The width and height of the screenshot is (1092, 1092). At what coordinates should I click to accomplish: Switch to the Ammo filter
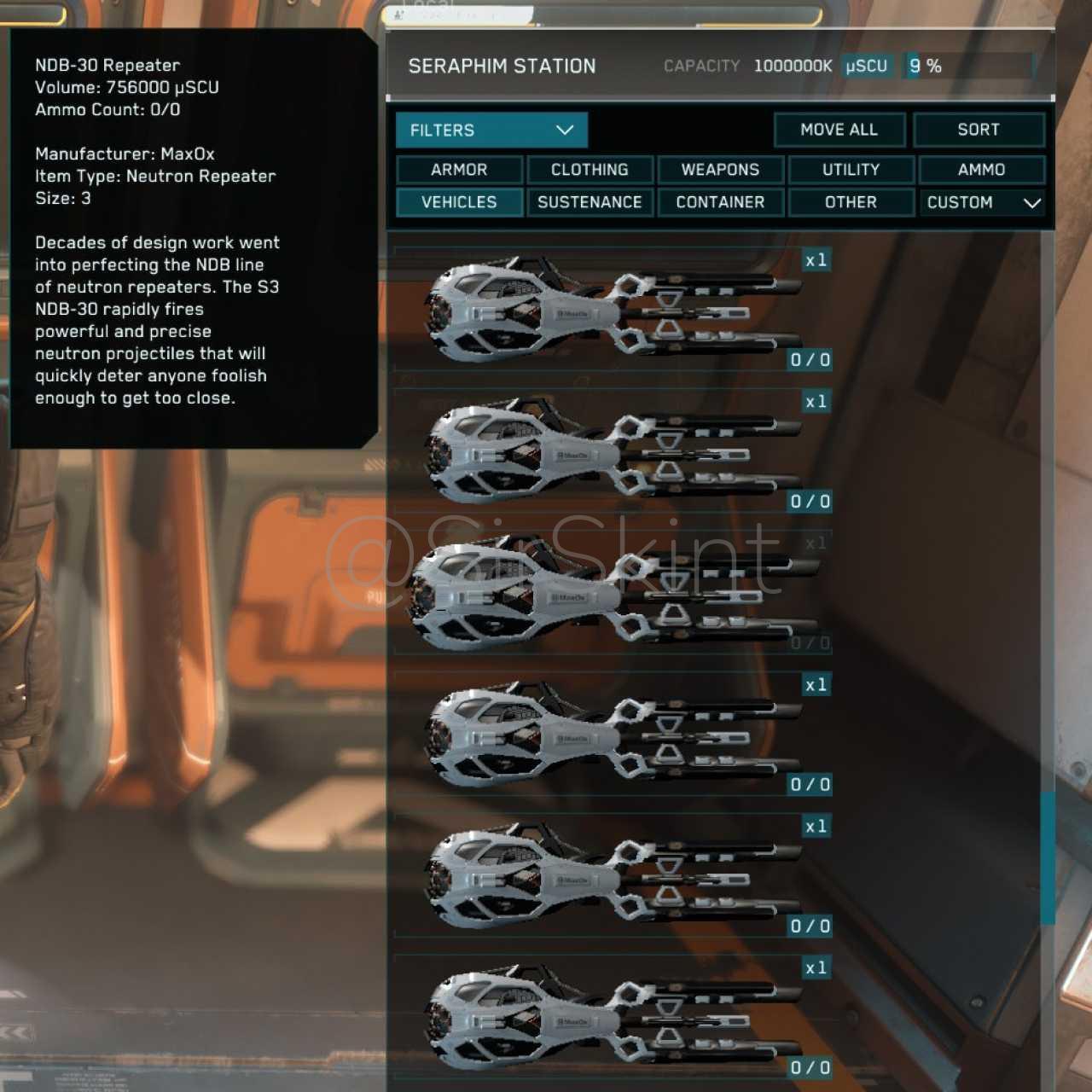click(981, 170)
